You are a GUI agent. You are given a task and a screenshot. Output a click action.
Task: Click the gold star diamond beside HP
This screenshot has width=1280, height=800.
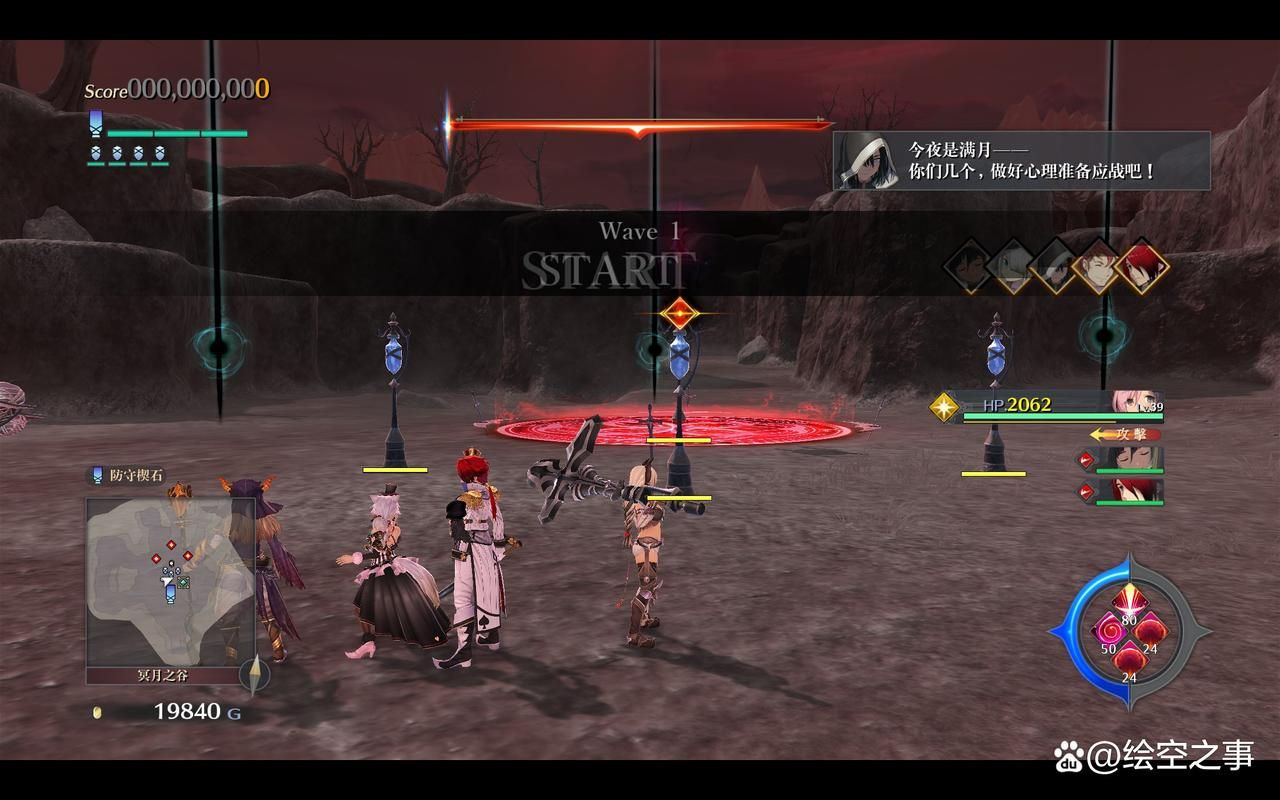click(944, 406)
